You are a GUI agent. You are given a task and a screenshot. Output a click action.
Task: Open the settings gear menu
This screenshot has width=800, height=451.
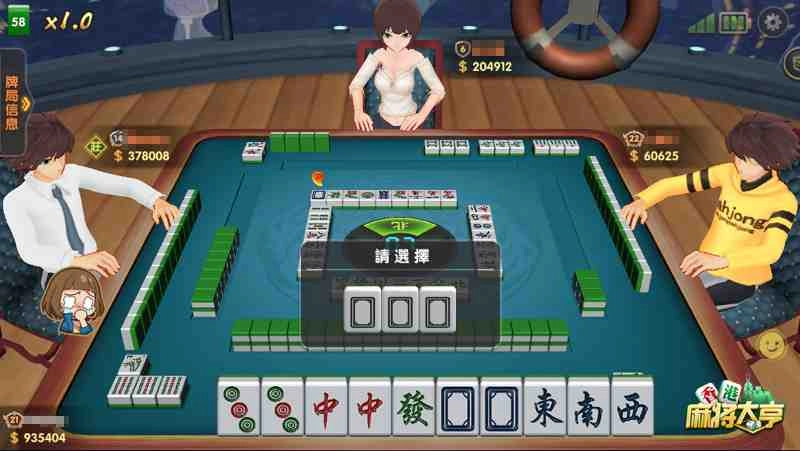pos(772,21)
